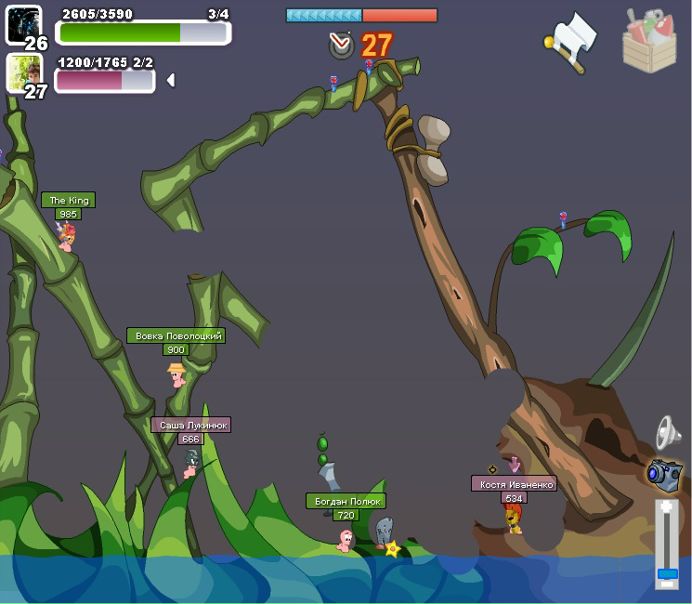Toggle sound with the speaker icon
The image size is (692, 604).
667,433
